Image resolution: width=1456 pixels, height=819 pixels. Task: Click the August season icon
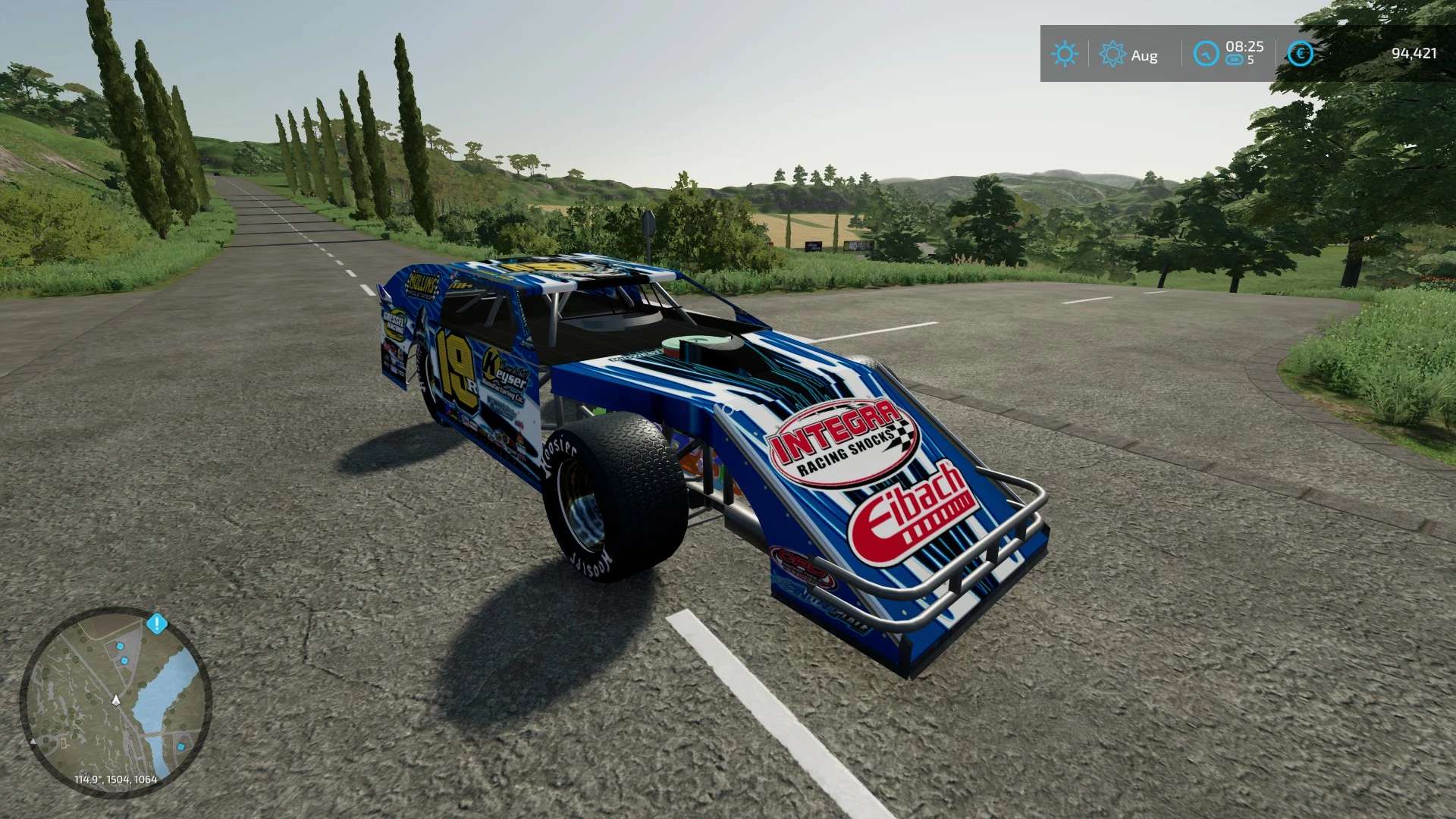[x=1112, y=54]
